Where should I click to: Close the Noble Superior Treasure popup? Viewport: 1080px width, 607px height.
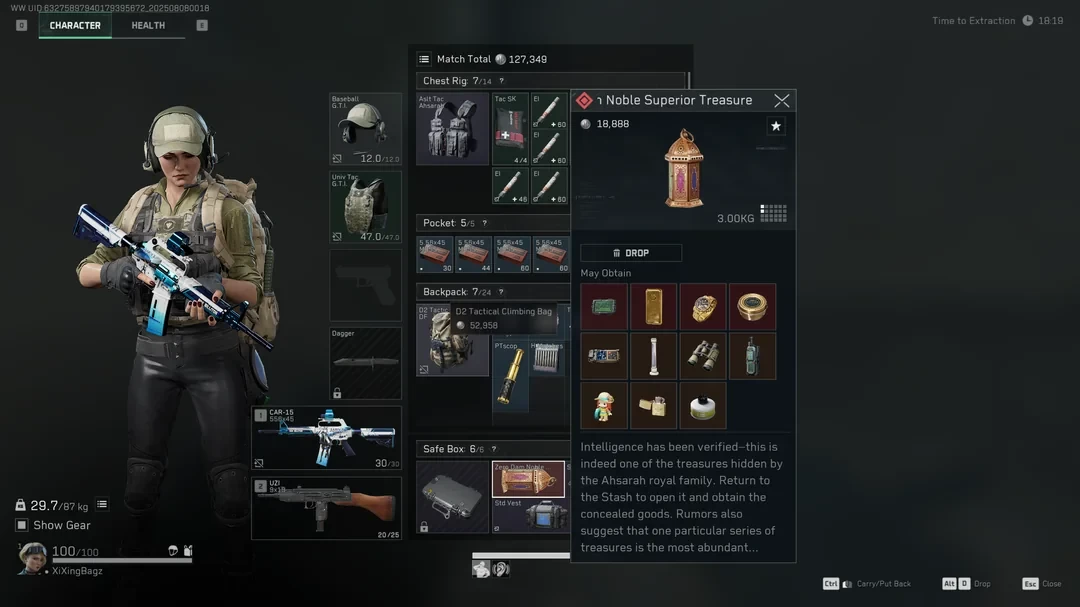tap(782, 100)
